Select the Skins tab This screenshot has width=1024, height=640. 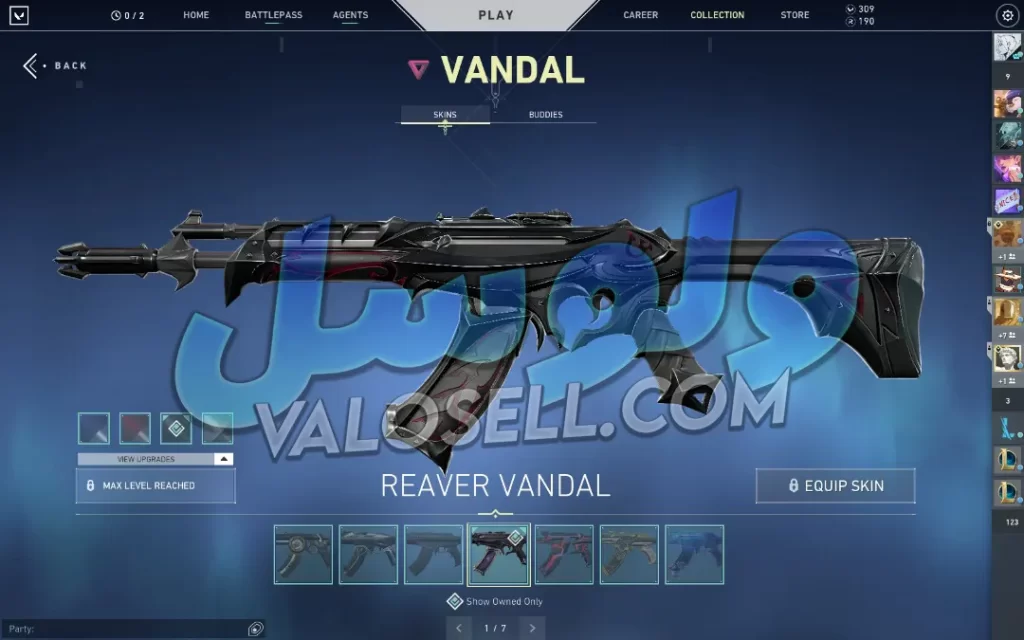445,115
